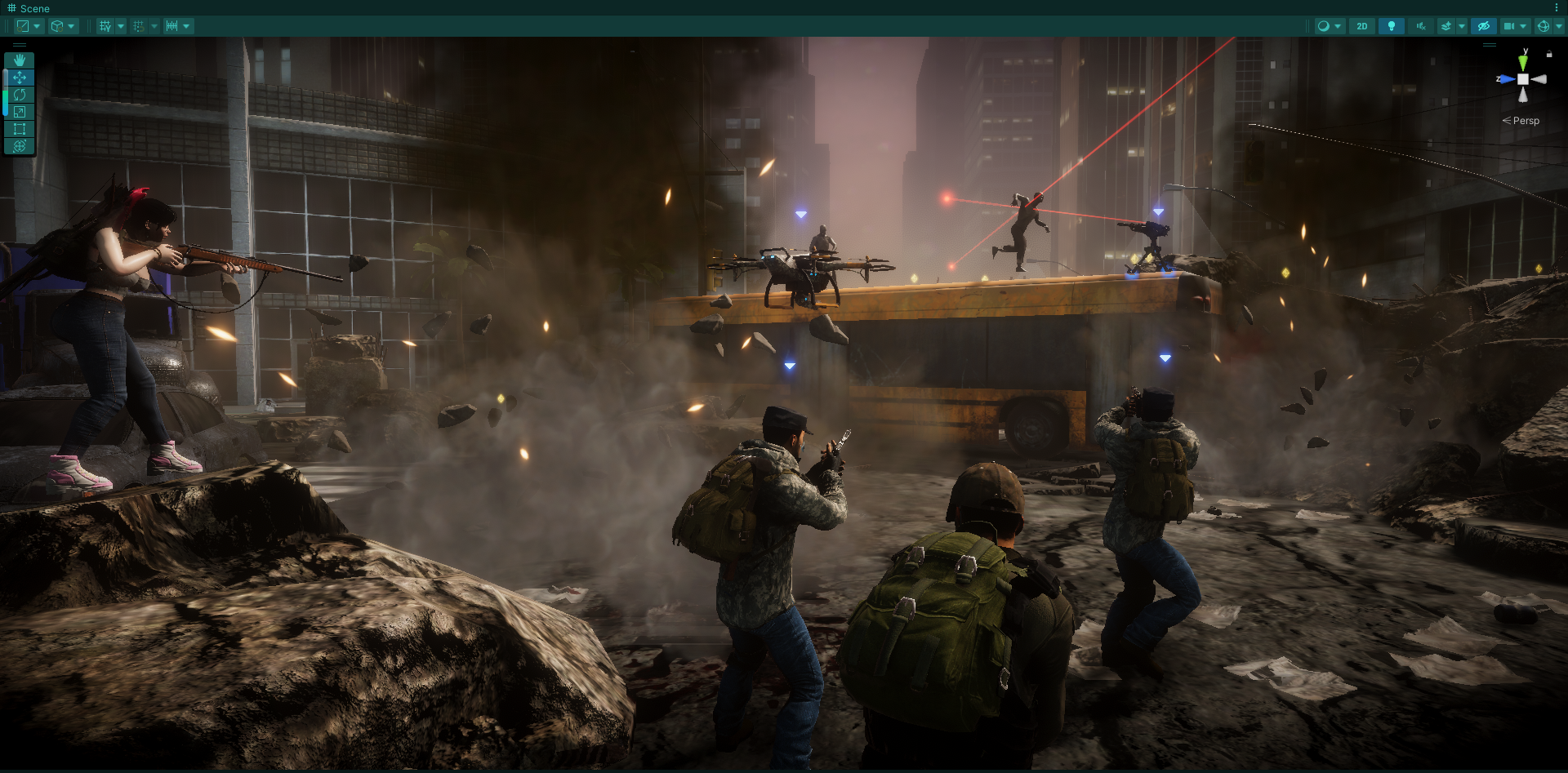
Task: Select the rect transform tool
Action: coord(20,129)
